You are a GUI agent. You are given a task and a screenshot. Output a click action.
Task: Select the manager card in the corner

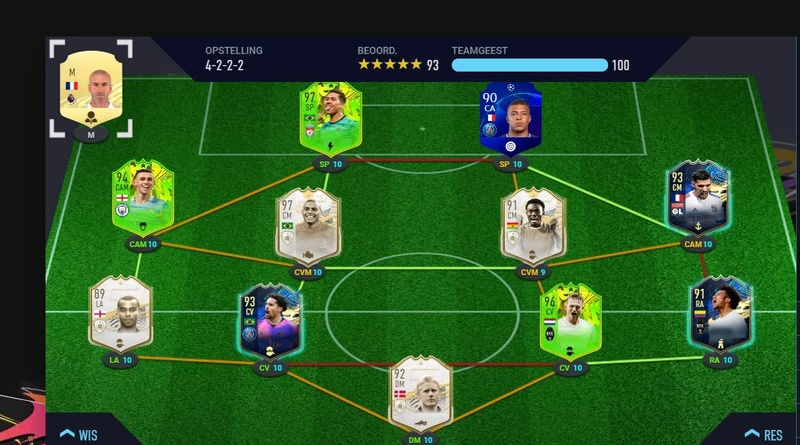point(91,87)
